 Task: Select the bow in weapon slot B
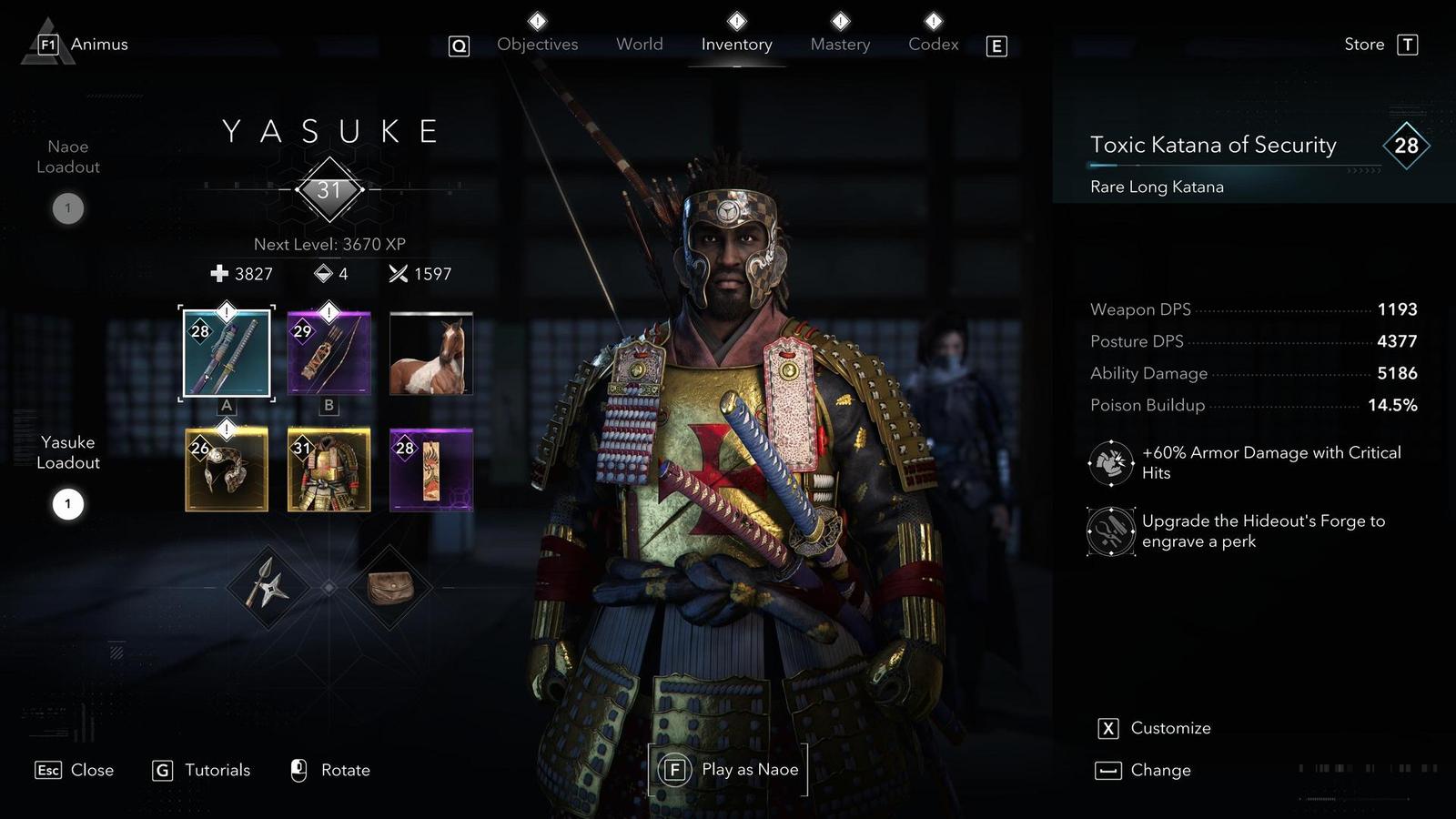pos(329,354)
